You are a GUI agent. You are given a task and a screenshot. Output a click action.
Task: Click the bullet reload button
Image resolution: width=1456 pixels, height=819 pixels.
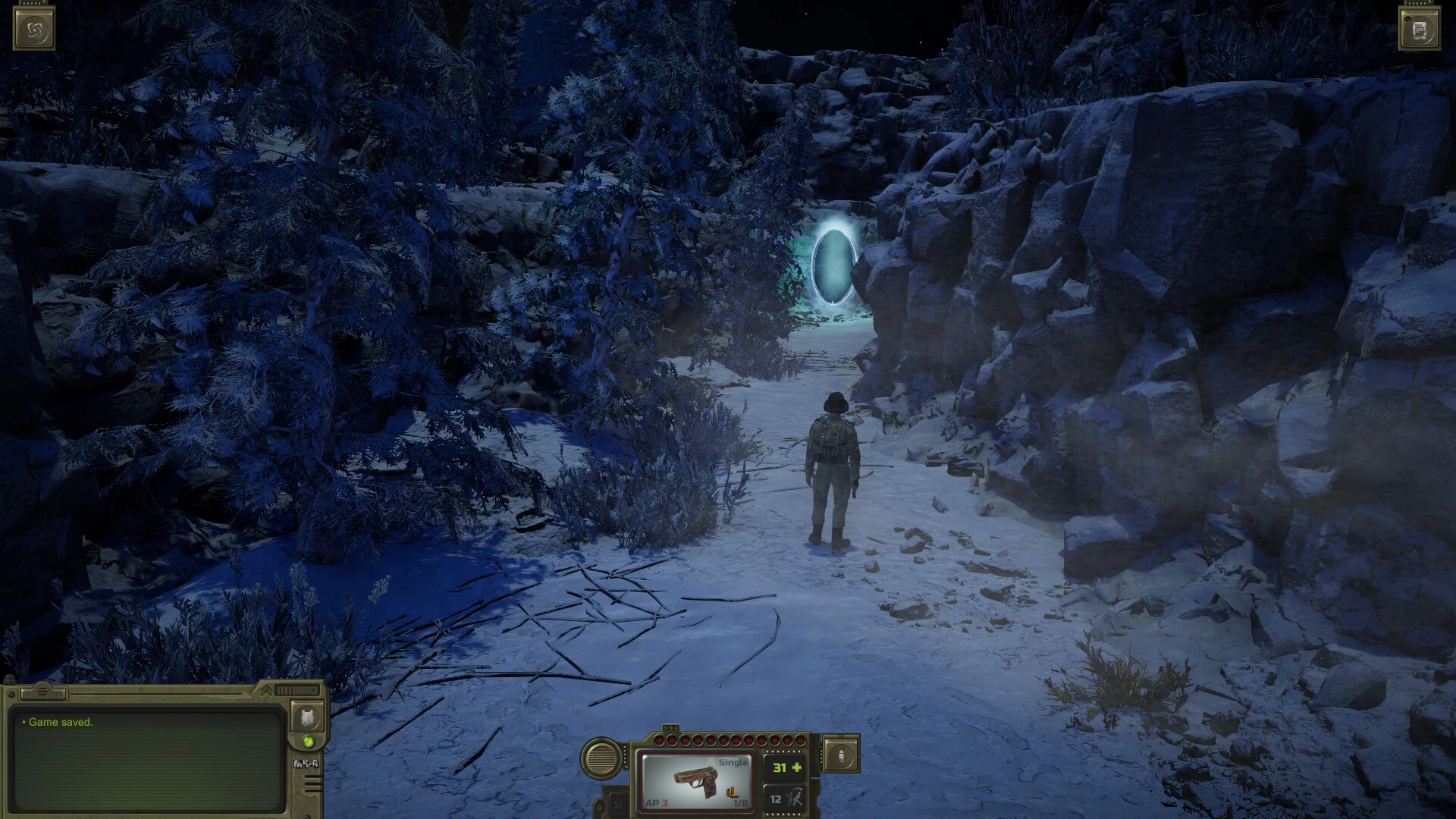[841, 755]
